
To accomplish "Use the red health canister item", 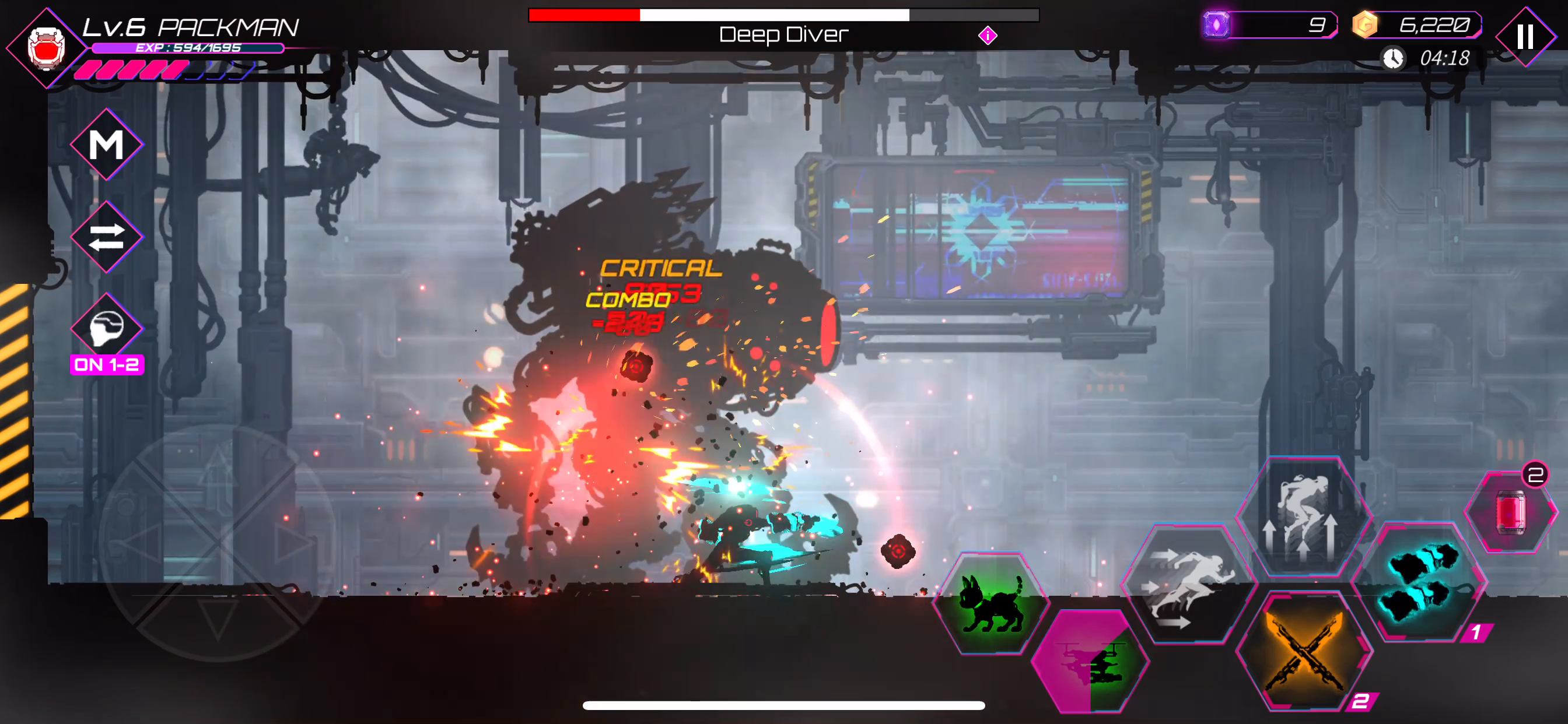I will (x=1510, y=513).
